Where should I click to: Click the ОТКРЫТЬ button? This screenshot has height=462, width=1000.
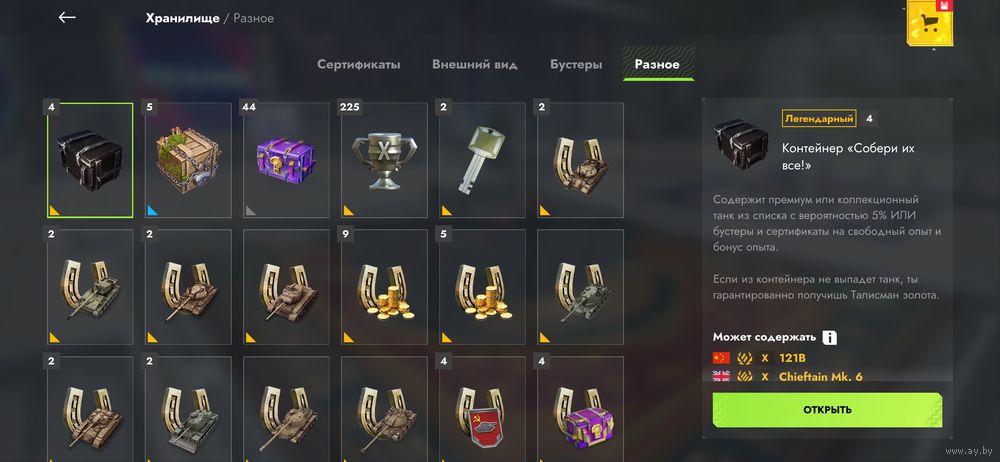coord(827,409)
